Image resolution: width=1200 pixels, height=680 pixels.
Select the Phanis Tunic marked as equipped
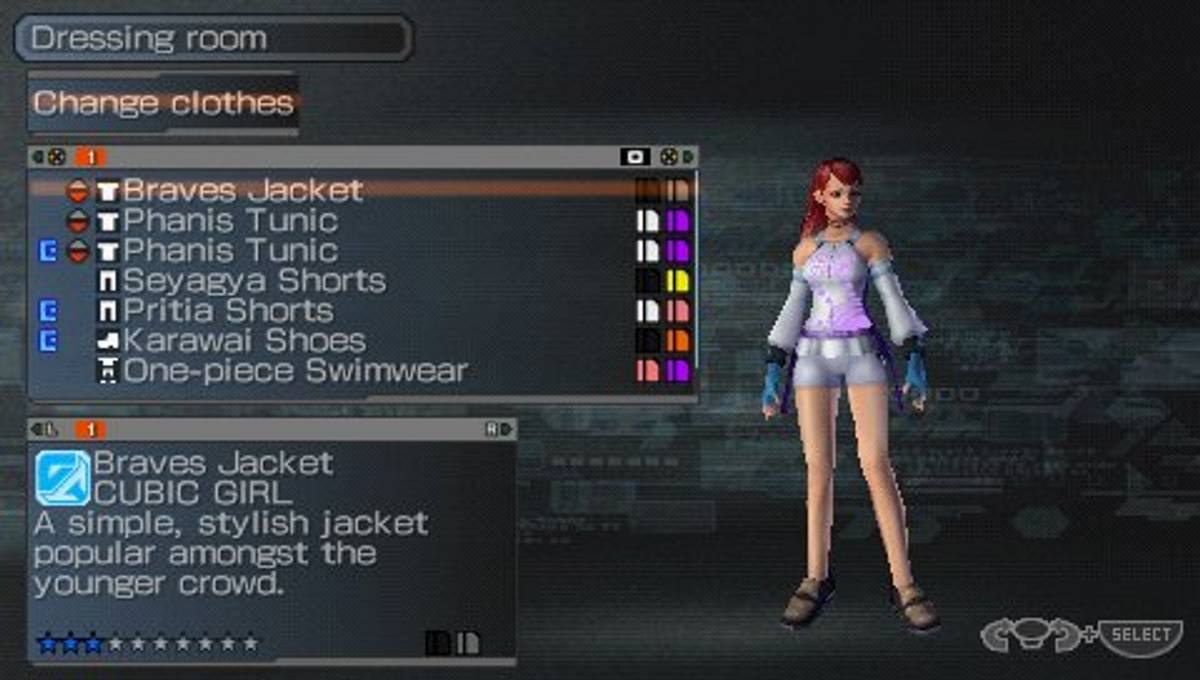tap(230, 250)
